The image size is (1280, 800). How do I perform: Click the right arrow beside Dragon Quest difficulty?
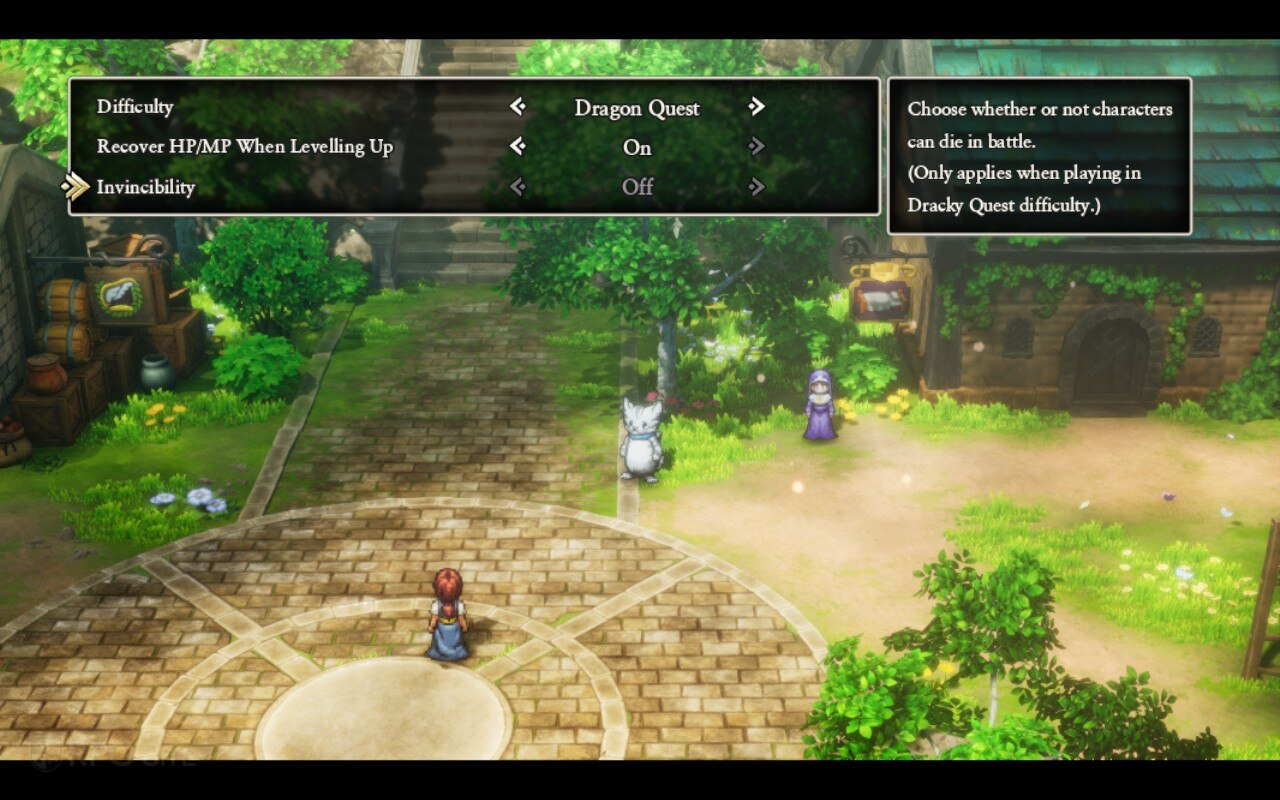(757, 107)
